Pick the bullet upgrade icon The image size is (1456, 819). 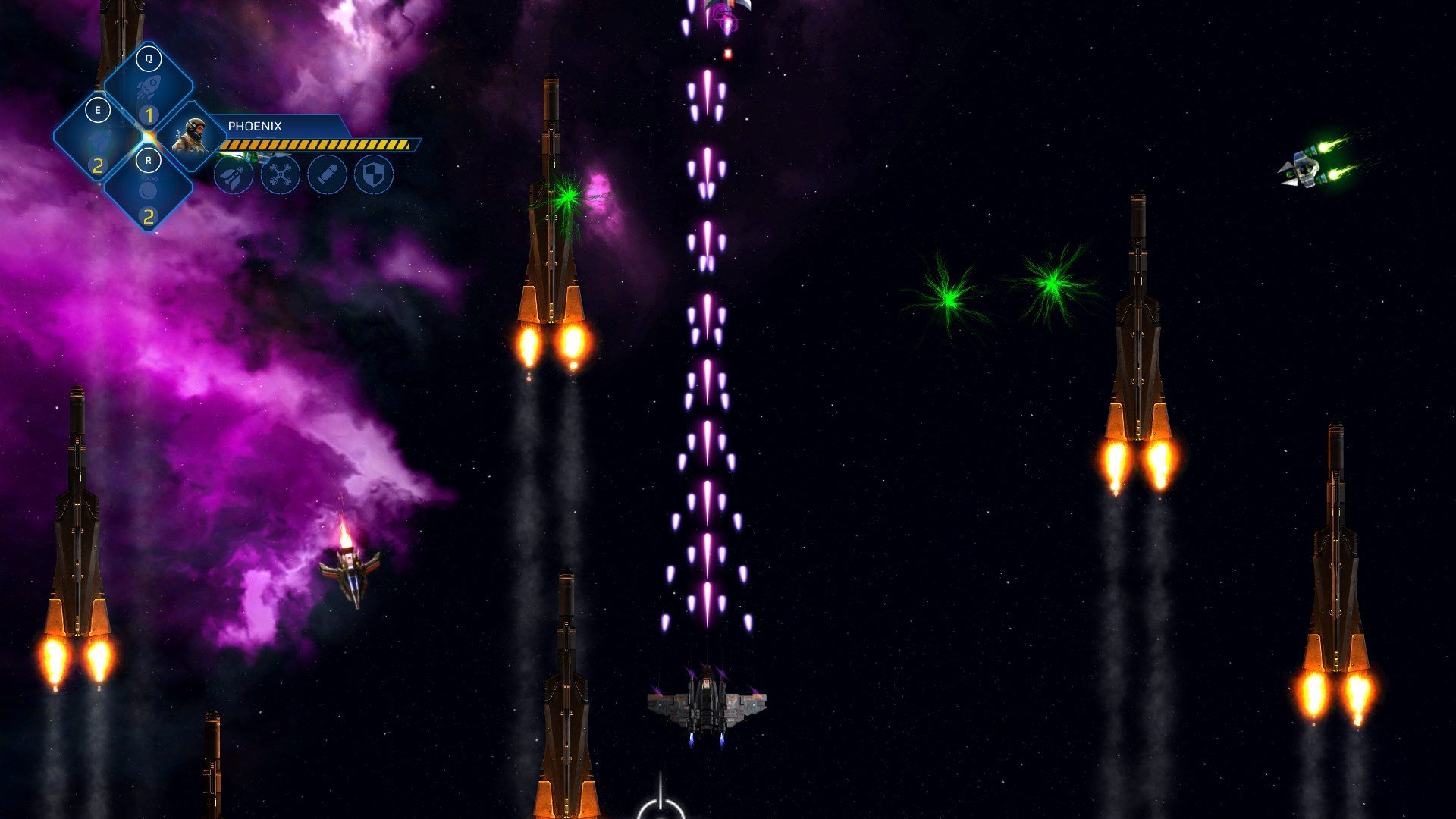[x=328, y=176]
